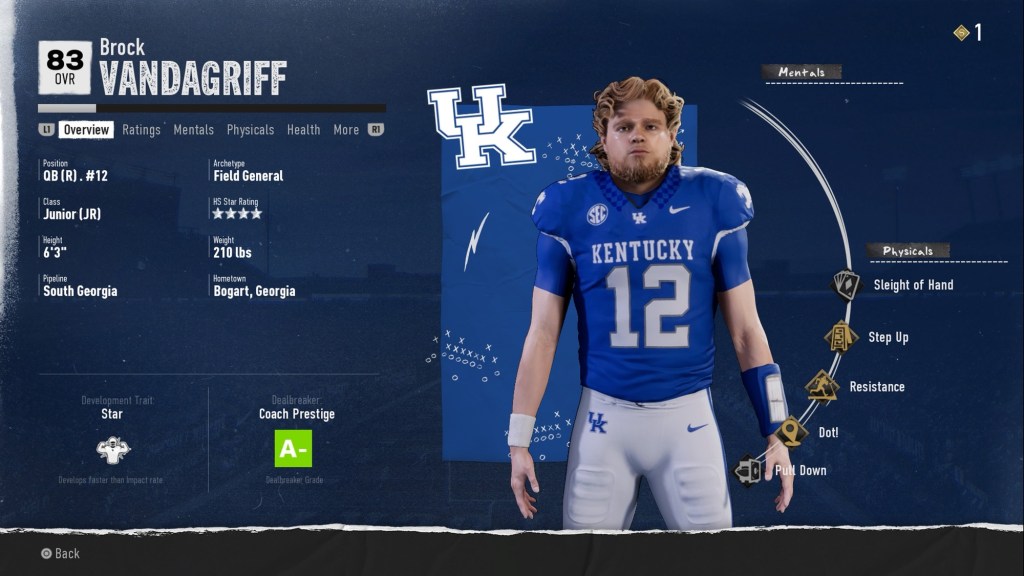
Task: Open the More tab
Action: [x=346, y=130]
